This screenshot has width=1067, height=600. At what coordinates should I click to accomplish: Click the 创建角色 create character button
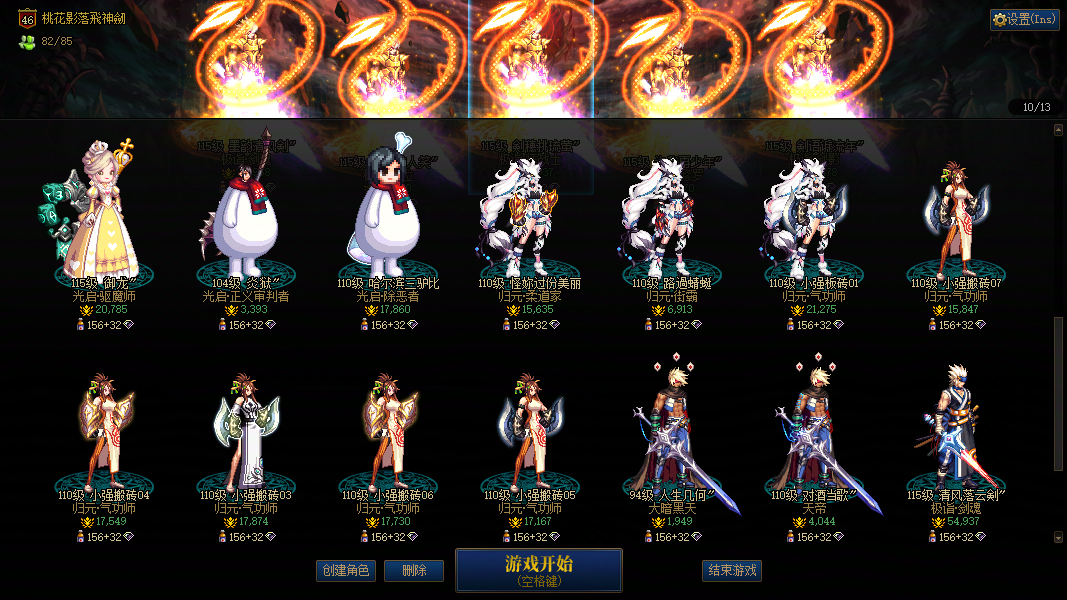point(345,571)
